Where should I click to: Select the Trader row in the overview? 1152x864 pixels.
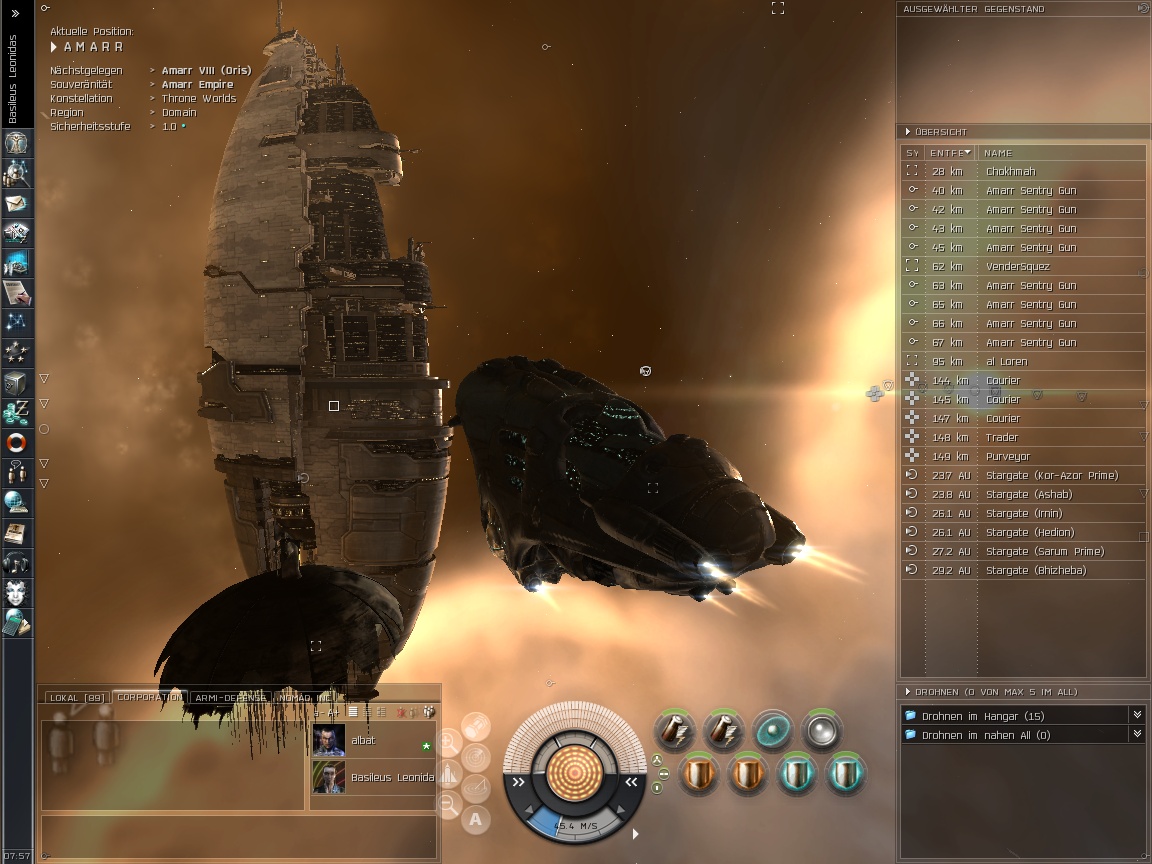click(x=1002, y=438)
